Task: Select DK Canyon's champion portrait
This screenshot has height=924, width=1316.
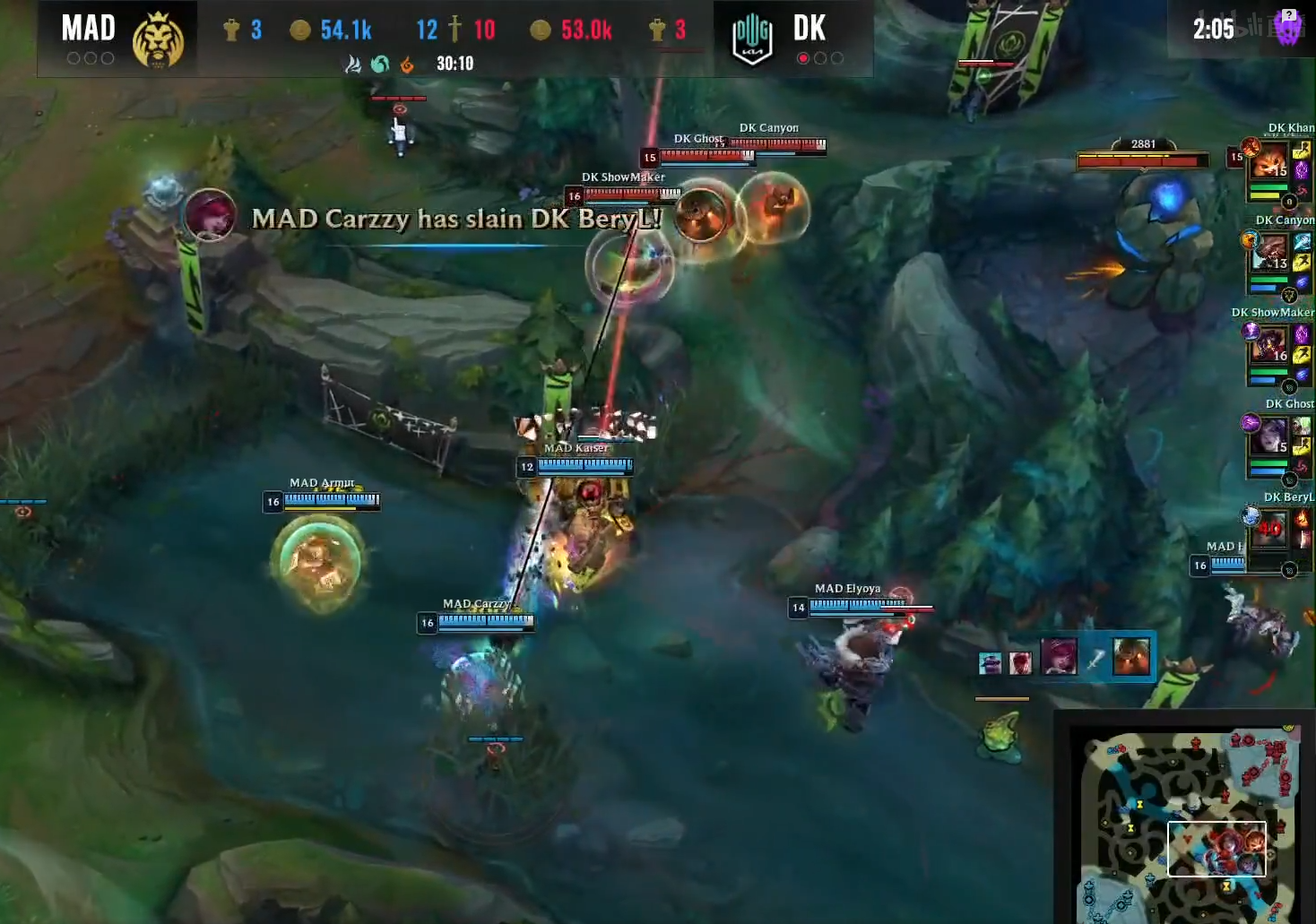Action: pyautogui.click(x=1269, y=253)
